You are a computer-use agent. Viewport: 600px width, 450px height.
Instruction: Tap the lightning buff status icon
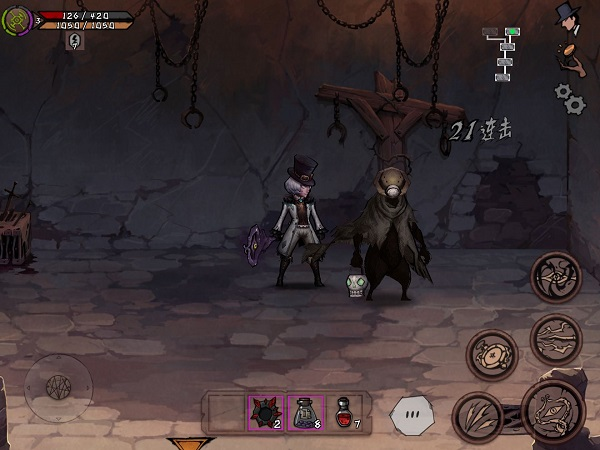74,40
